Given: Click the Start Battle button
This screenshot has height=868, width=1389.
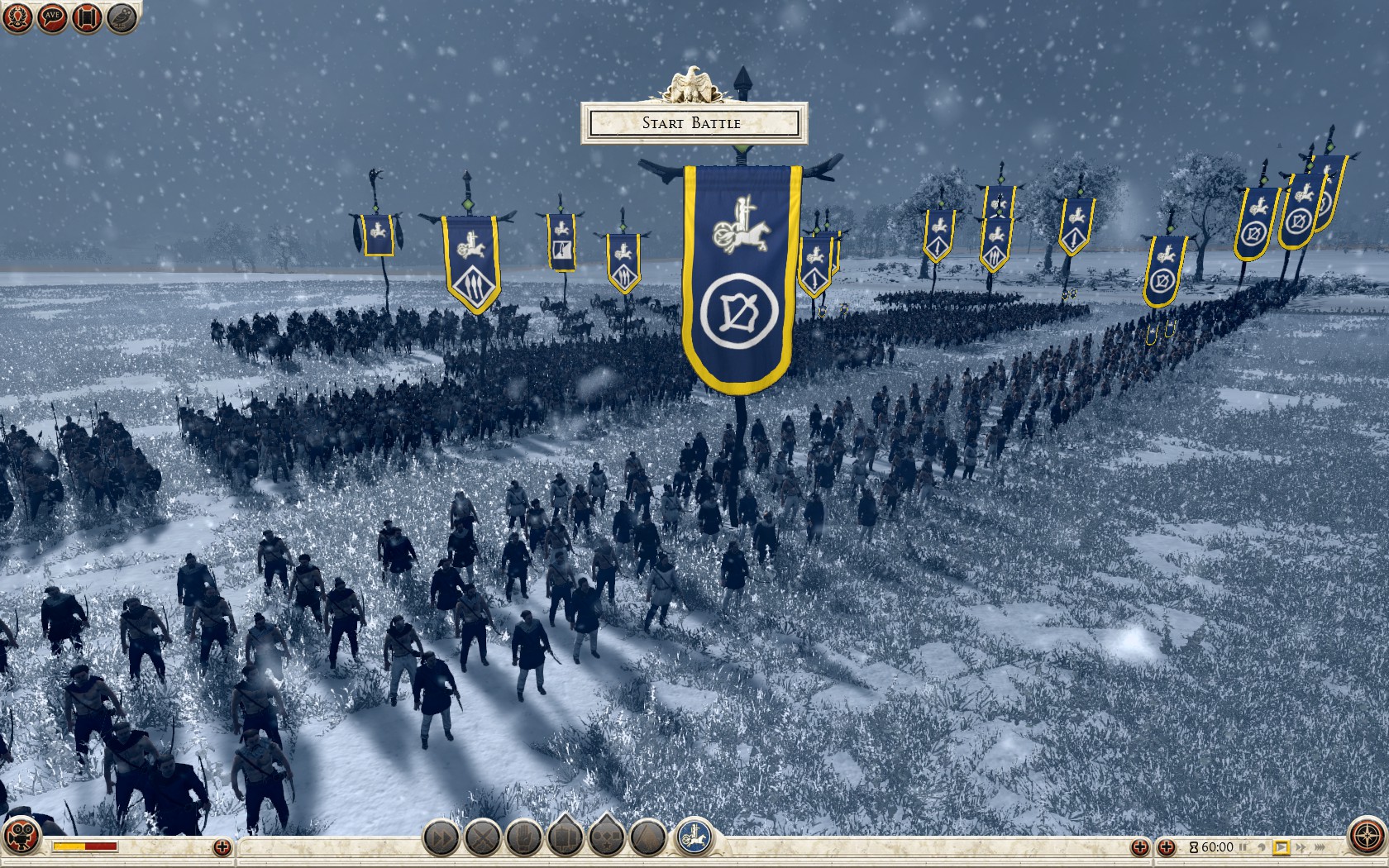Looking at the screenshot, I should [x=693, y=123].
